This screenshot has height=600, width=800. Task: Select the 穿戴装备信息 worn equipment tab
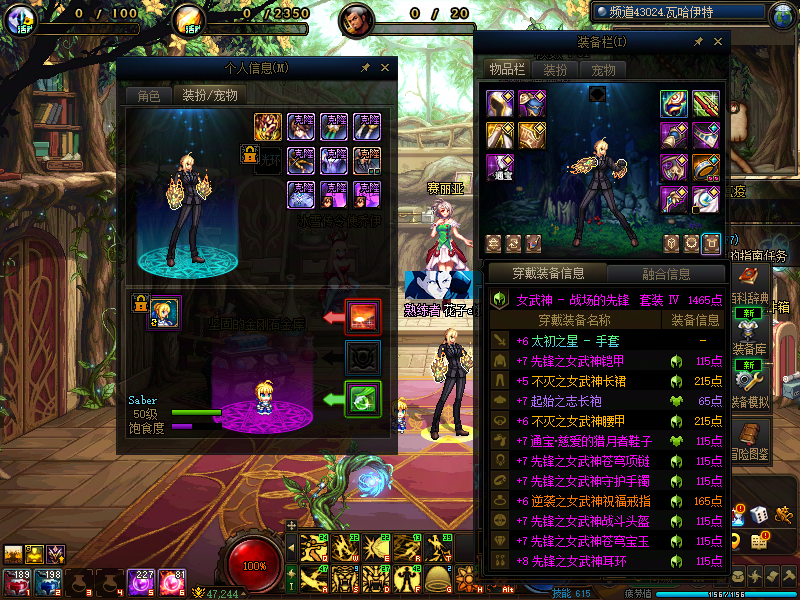546,273
